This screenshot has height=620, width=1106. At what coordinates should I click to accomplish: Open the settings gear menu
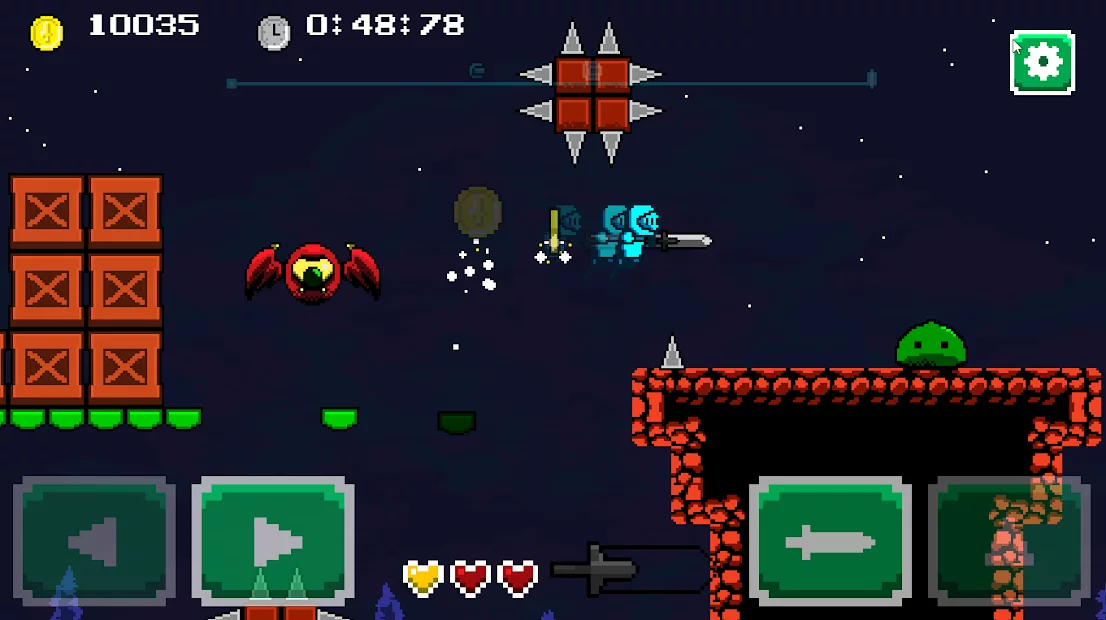[x=1042, y=62]
